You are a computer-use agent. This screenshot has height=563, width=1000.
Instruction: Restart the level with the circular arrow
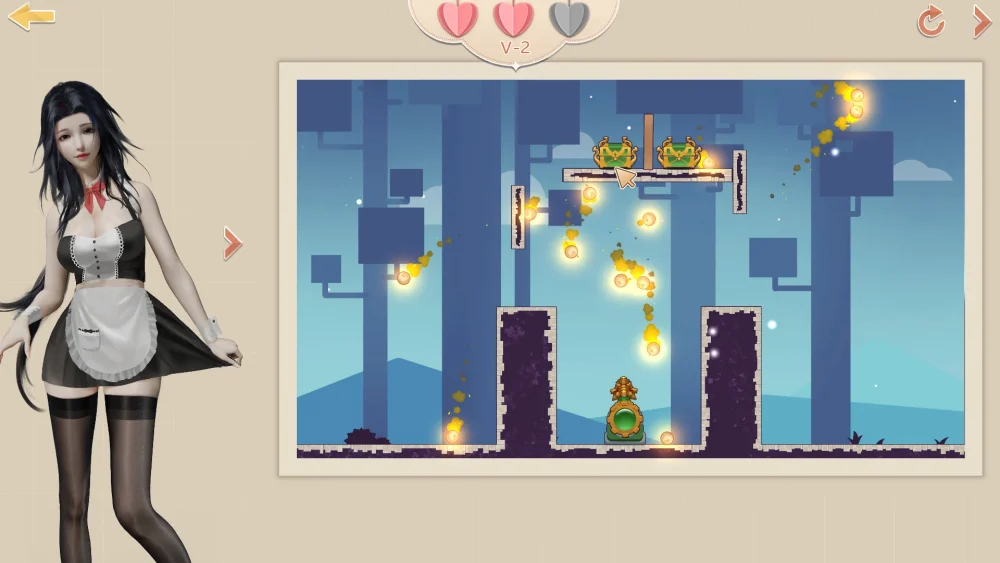coord(931,21)
